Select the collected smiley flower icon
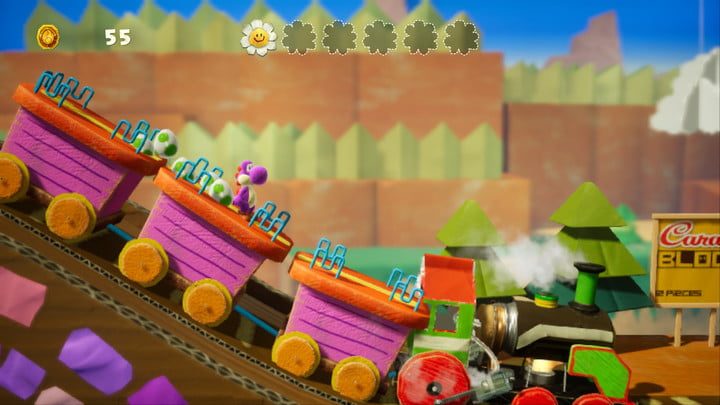The height and width of the screenshot is (405, 720). coord(258,37)
